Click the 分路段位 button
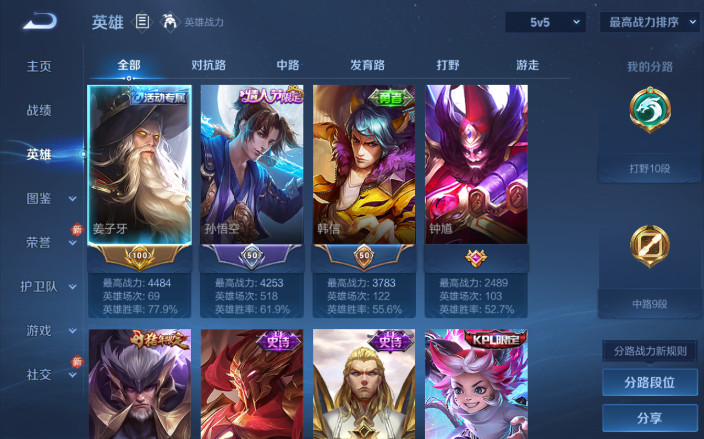 coord(649,382)
